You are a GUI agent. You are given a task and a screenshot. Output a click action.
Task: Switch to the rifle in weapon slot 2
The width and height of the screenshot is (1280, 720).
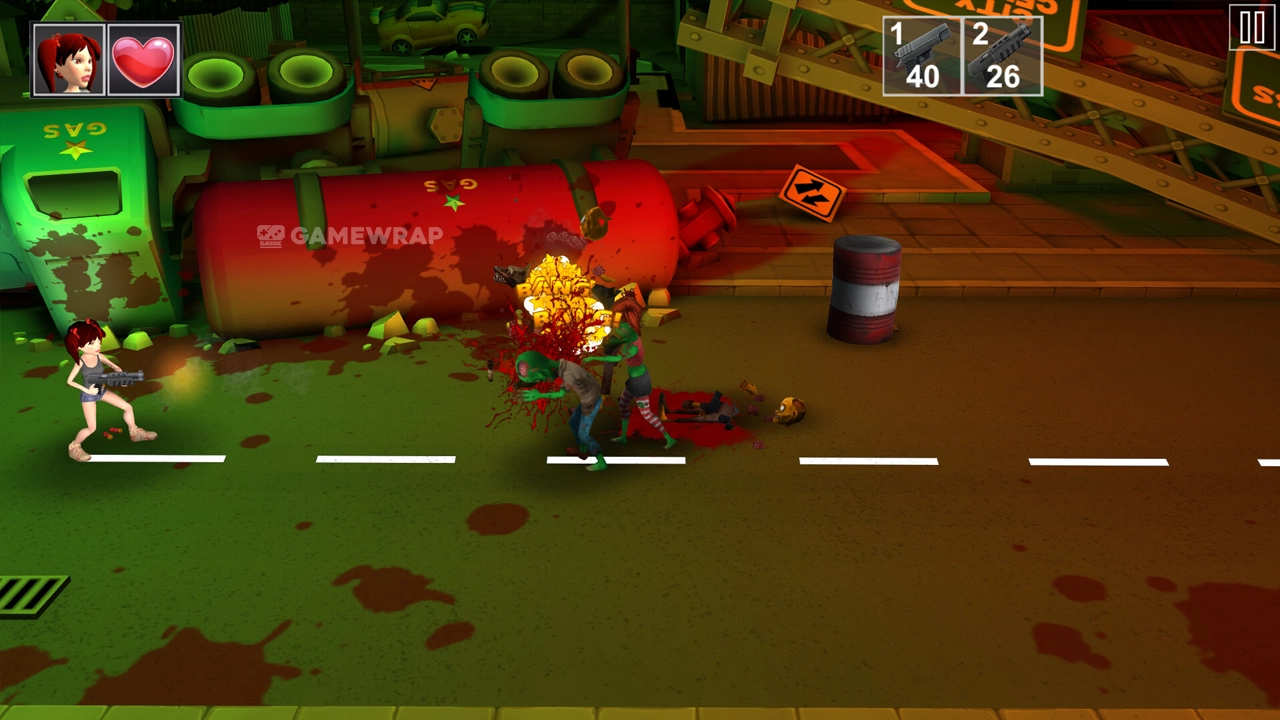tap(1002, 56)
